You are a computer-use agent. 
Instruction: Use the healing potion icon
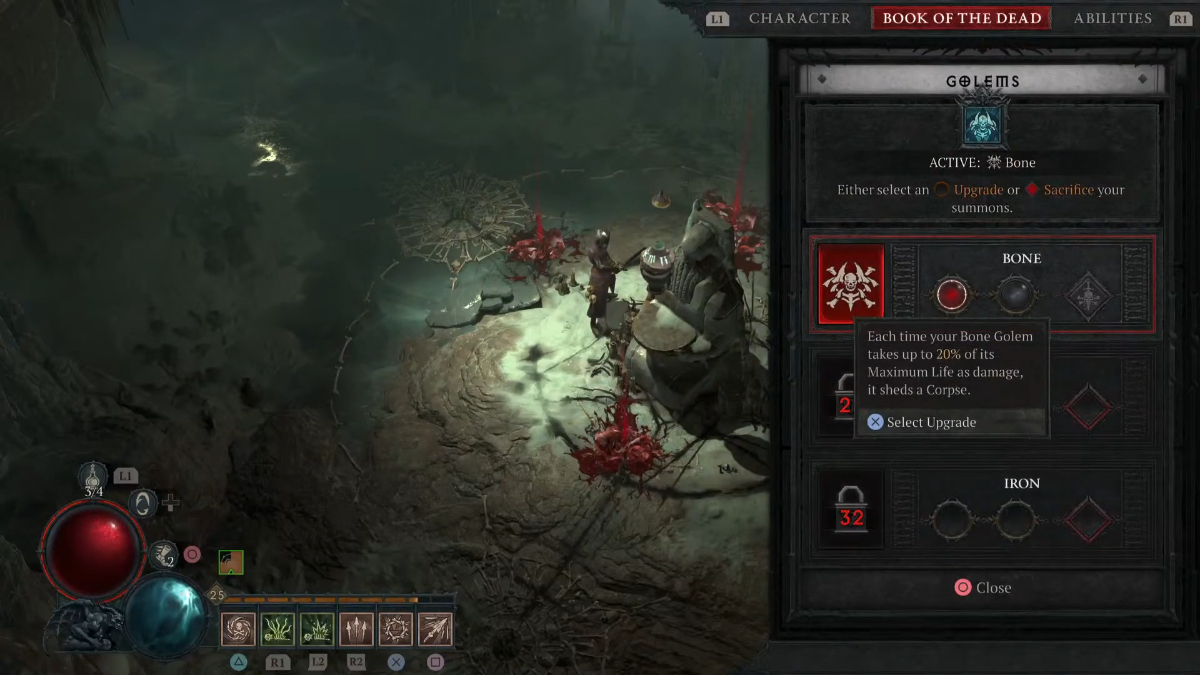coord(94,477)
